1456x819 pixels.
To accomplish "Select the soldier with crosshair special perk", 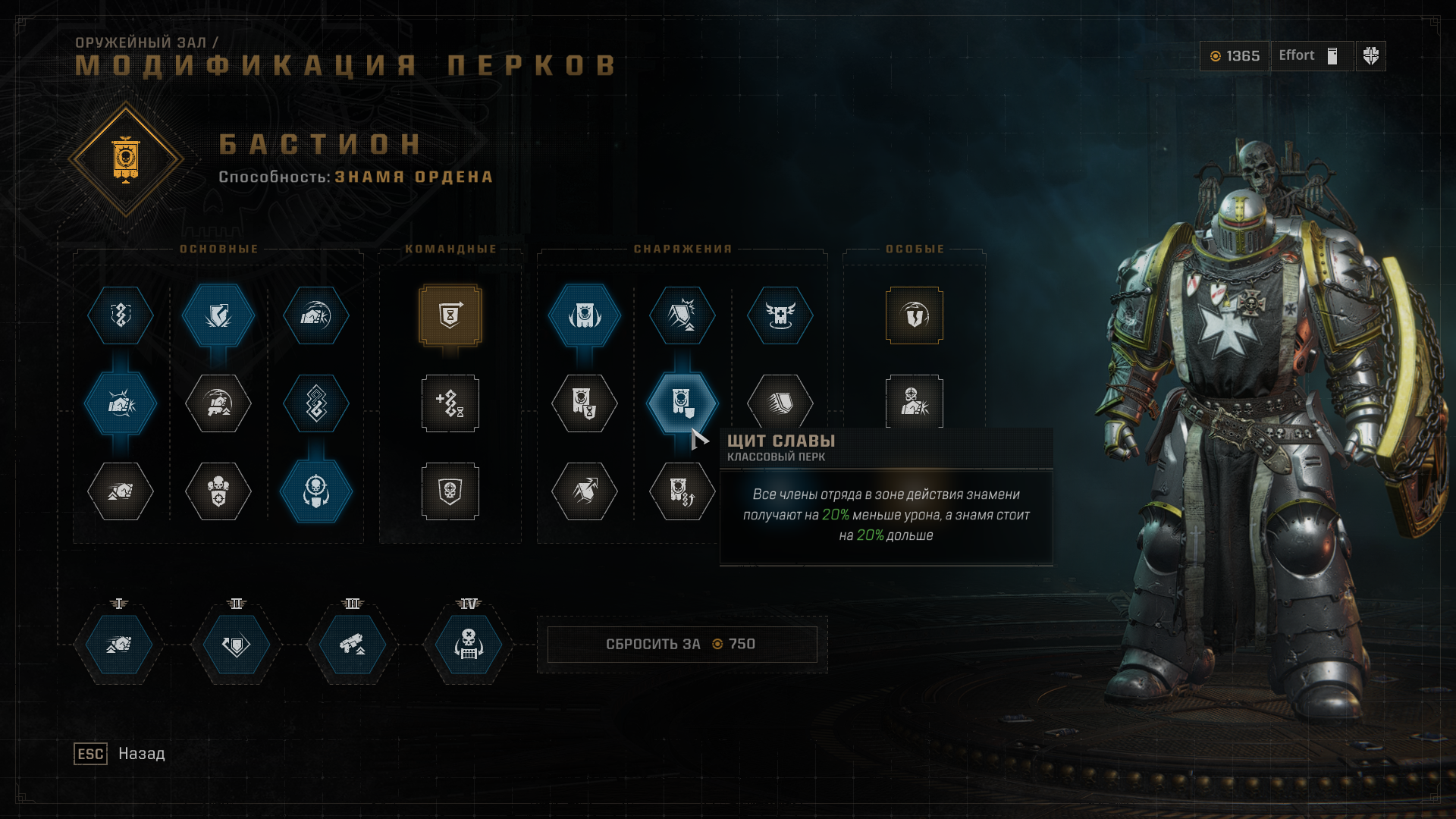I will pos(915,401).
